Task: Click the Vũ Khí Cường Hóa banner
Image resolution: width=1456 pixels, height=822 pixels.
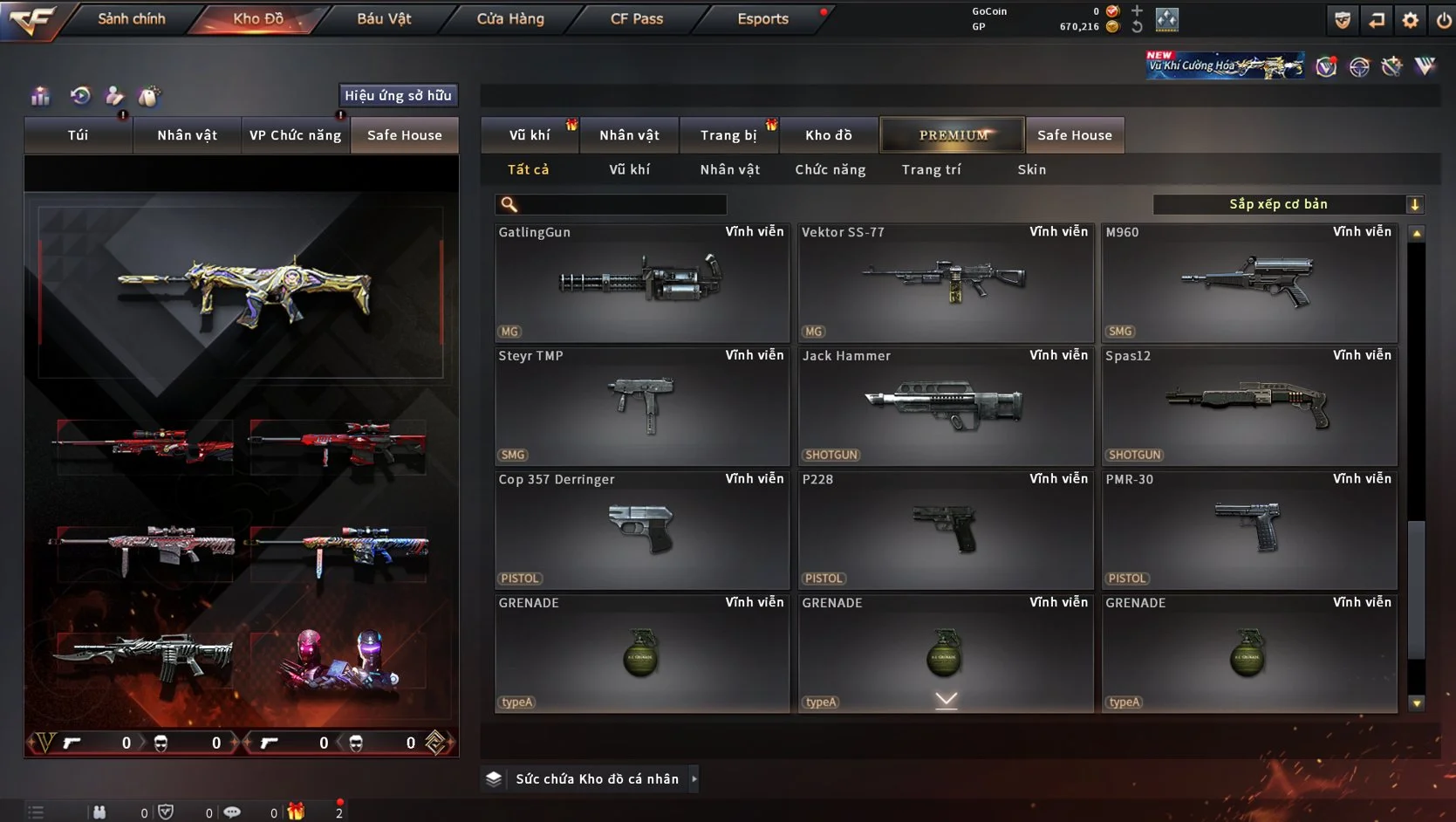Action: 1225,65
